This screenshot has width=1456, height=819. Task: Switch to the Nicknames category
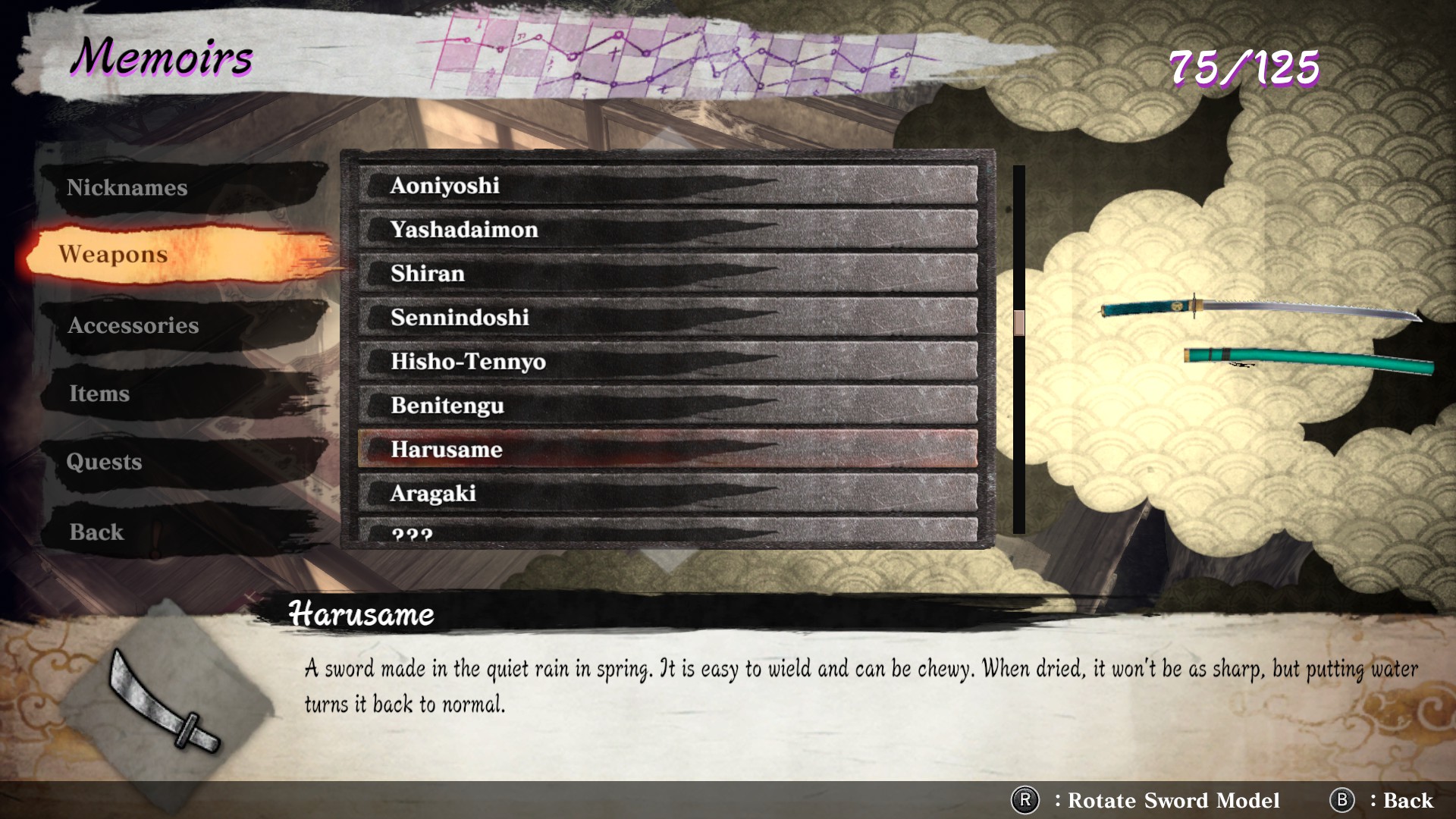tap(127, 187)
